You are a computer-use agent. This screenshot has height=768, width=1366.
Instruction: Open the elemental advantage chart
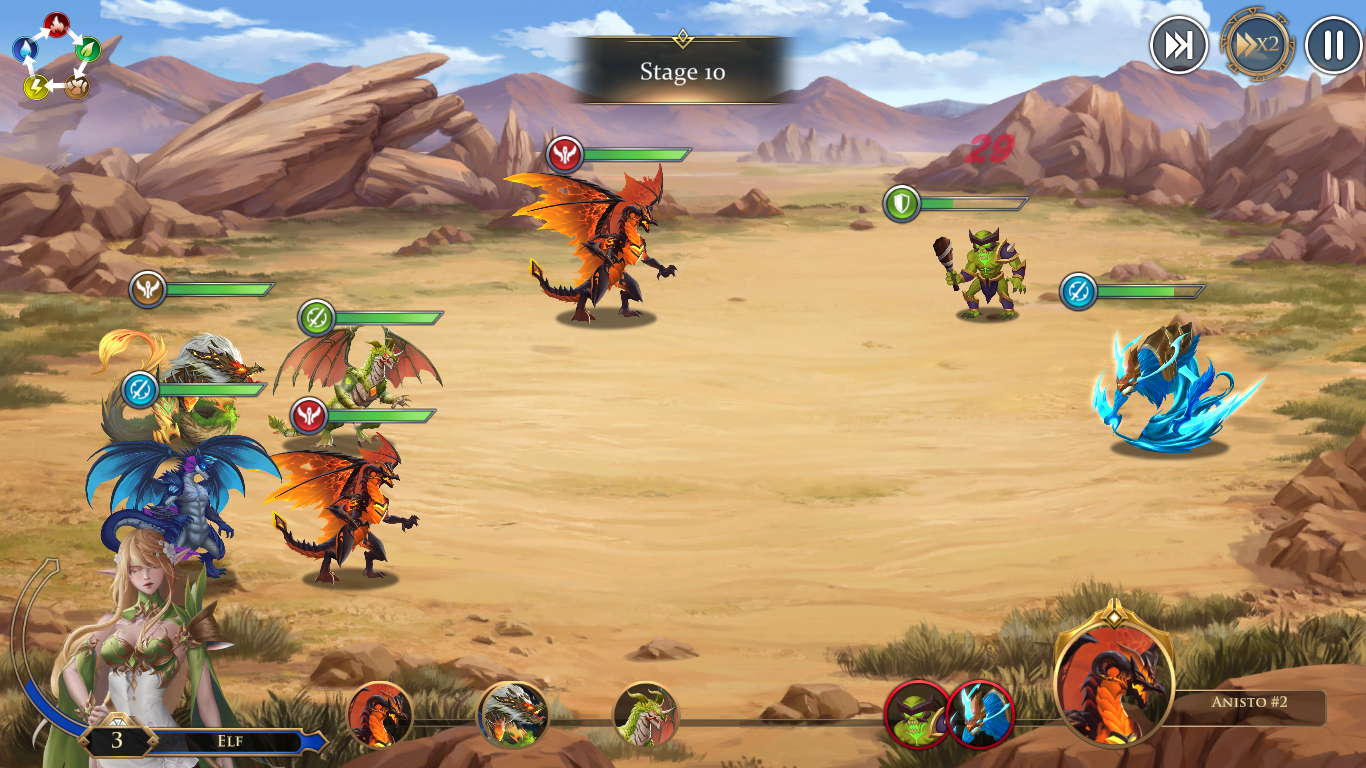[x=57, y=56]
